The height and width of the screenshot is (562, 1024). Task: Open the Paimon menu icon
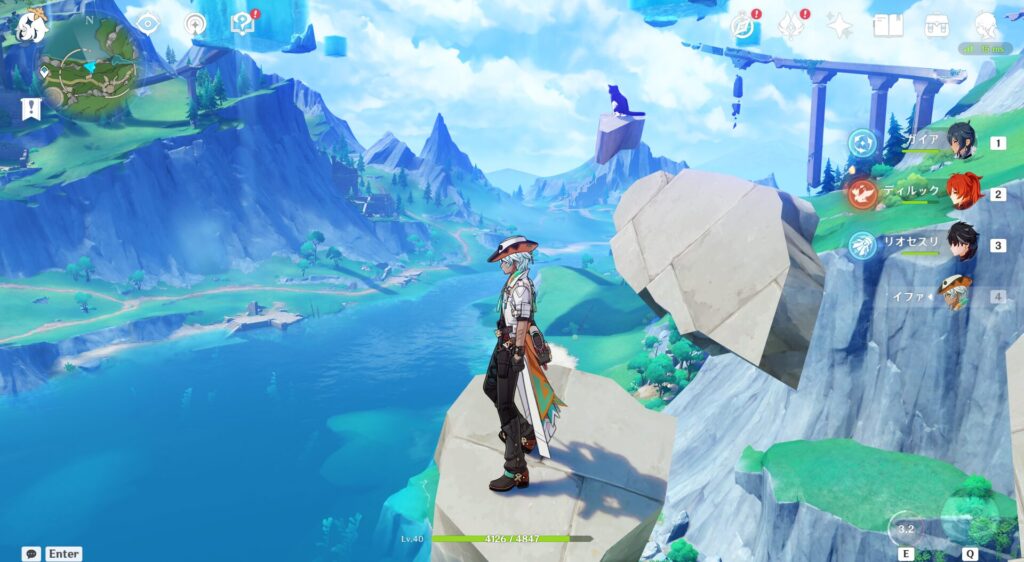[31, 26]
